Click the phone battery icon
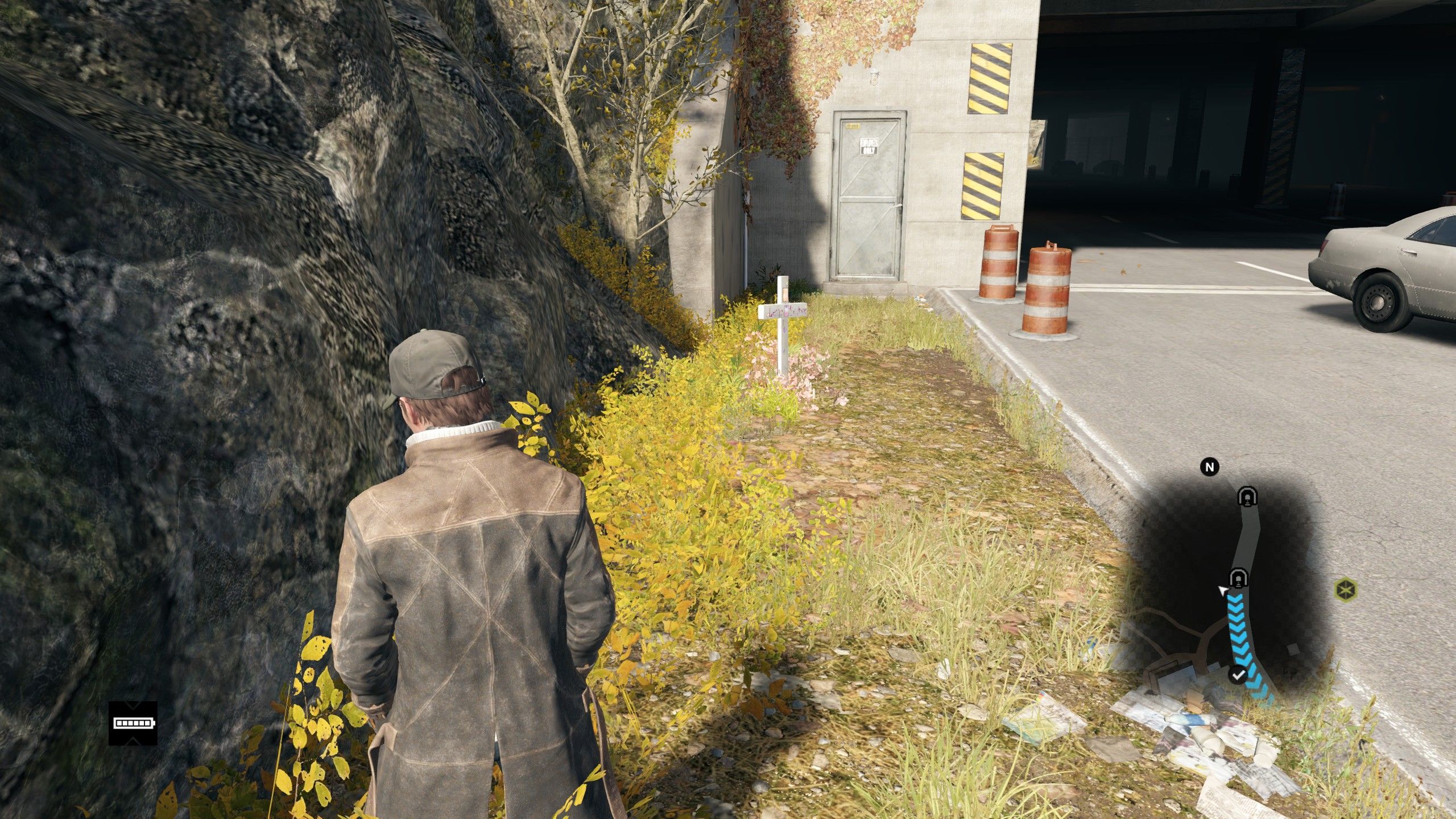This screenshot has width=1456, height=819. pos(133,723)
